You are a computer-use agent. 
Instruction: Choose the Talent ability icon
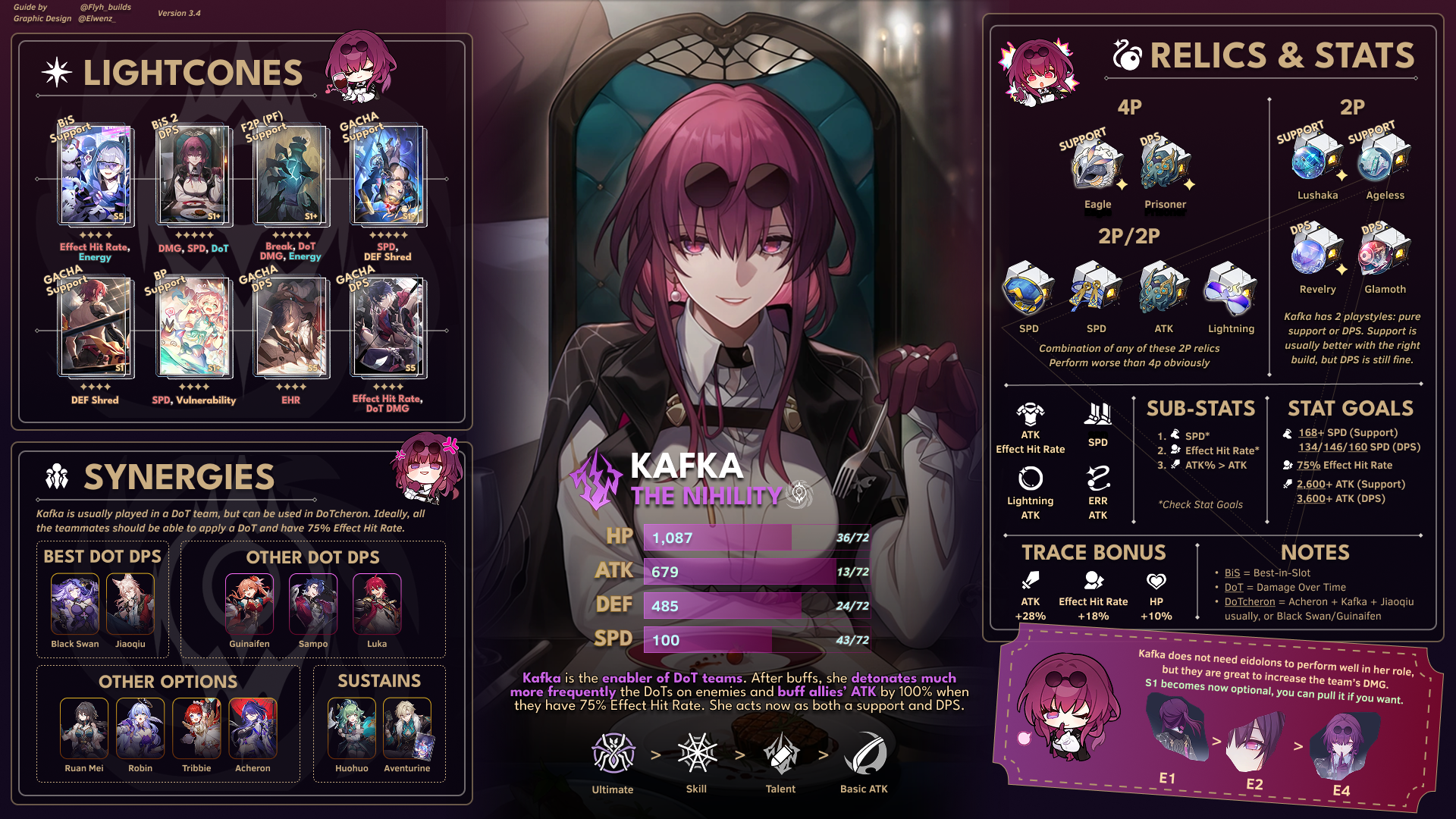coord(780,753)
